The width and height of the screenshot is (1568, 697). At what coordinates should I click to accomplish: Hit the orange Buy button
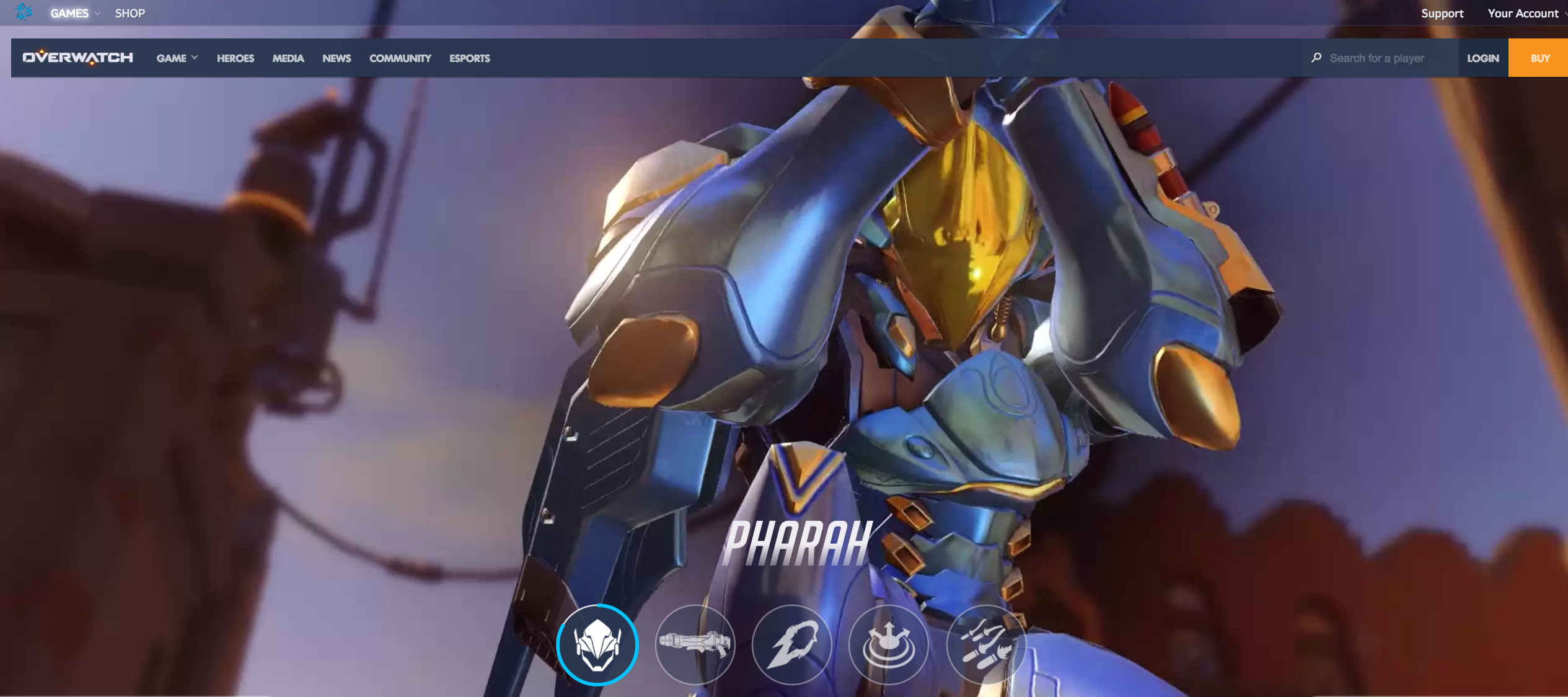[x=1540, y=58]
